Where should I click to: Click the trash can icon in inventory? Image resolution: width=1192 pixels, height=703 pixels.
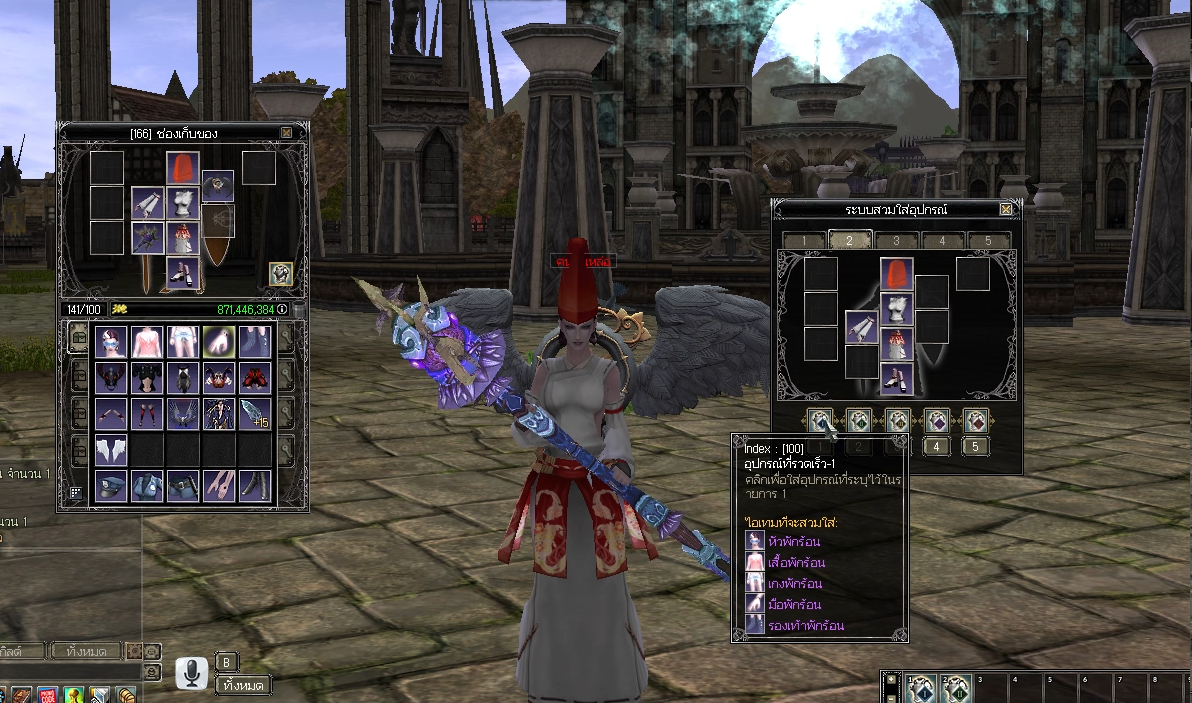pyautogui.click(x=298, y=311)
